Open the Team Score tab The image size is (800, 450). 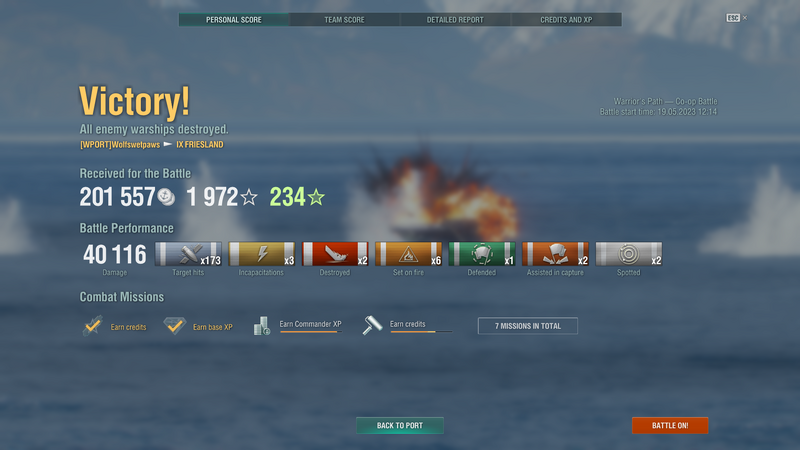click(x=344, y=20)
